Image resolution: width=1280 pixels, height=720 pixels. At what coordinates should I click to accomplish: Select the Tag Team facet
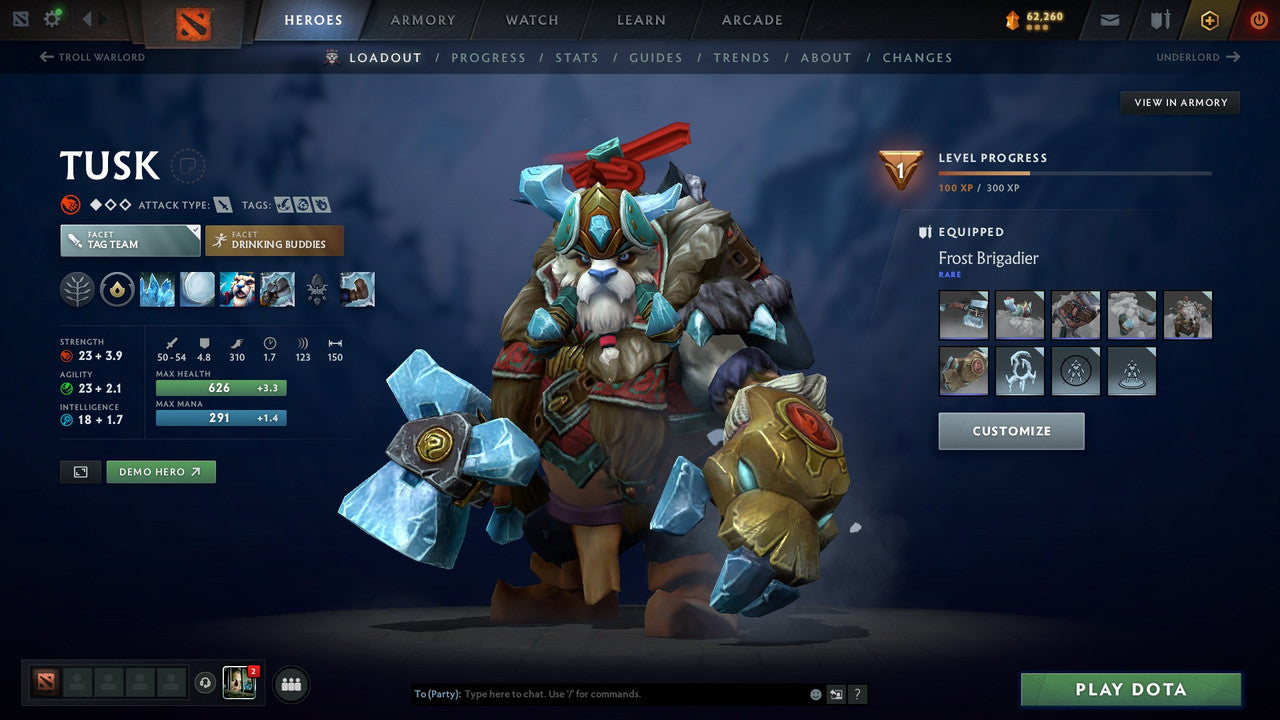[x=129, y=241]
